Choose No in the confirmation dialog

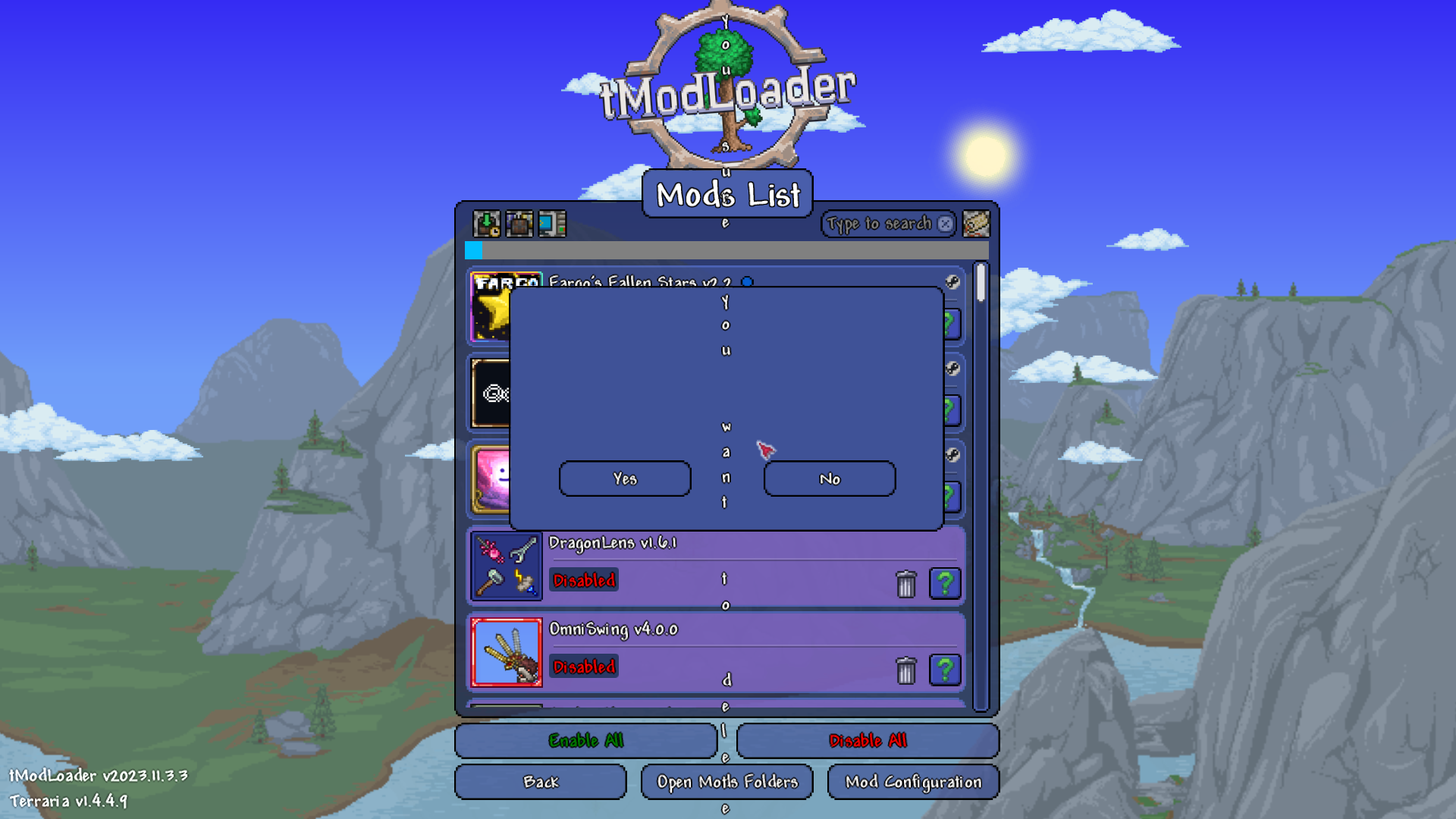point(830,479)
